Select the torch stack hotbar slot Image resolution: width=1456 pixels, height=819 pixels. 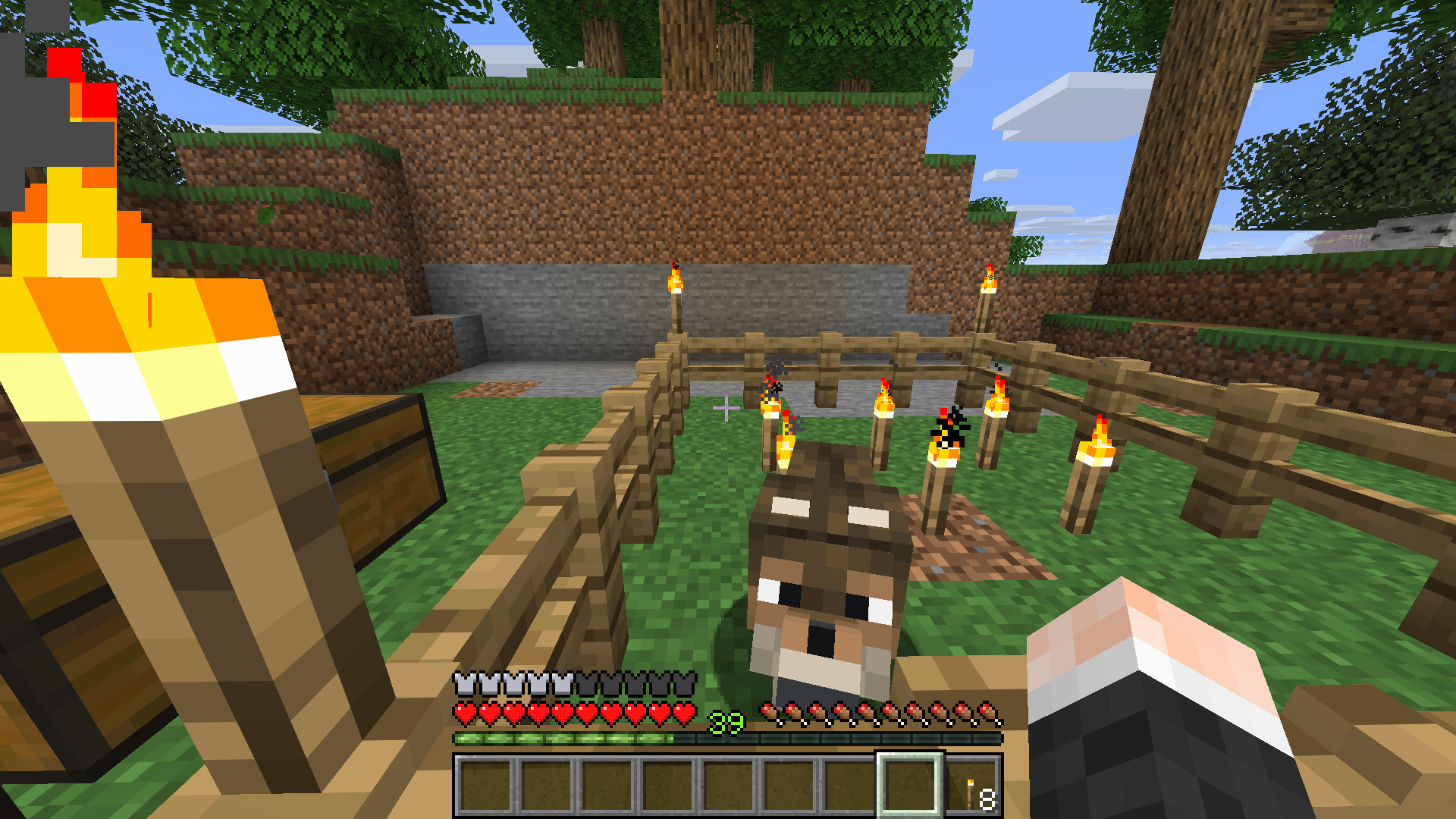click(x=974, y=786)
